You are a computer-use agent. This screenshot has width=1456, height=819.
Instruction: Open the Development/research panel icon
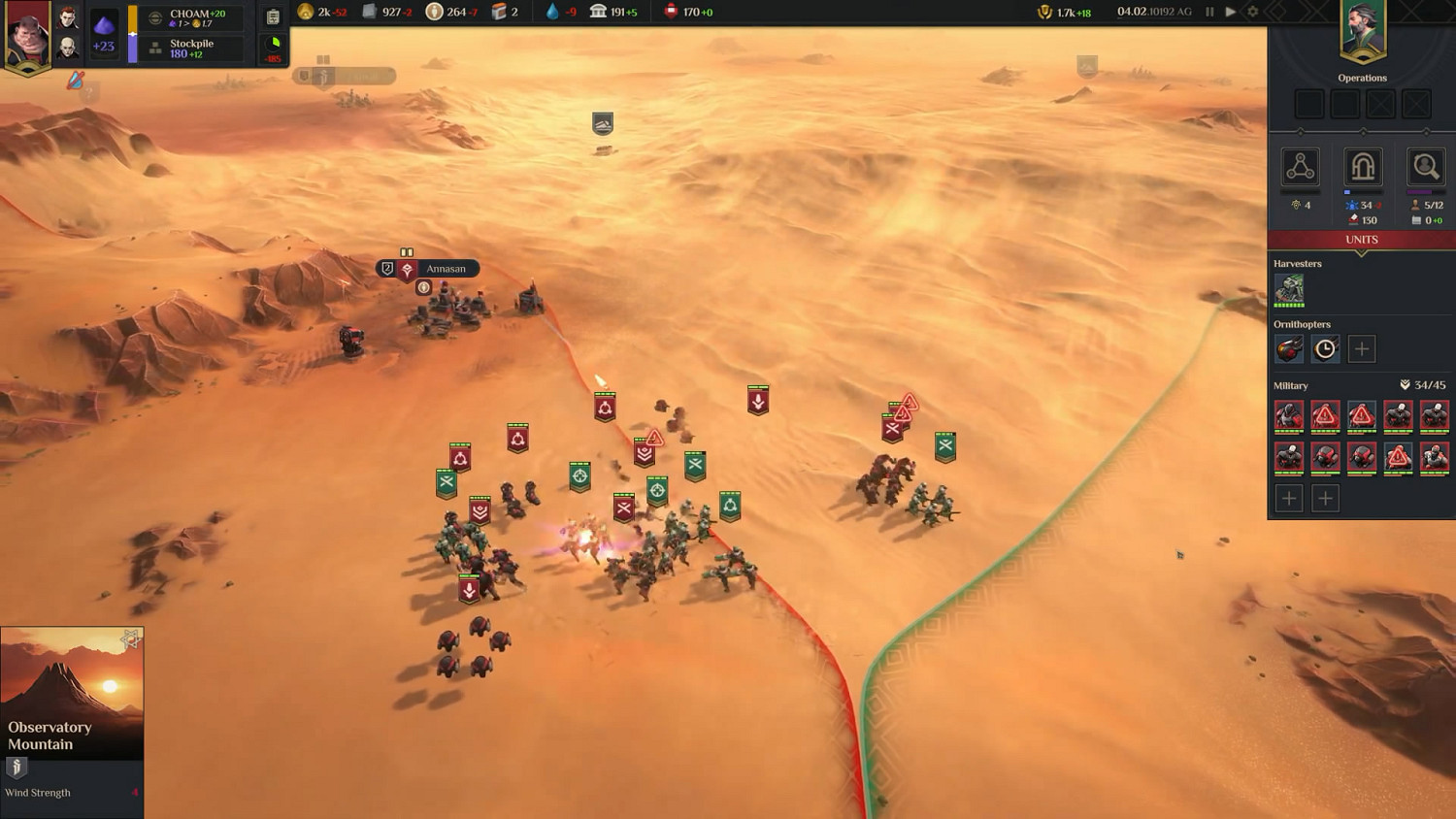(1300, 167)
